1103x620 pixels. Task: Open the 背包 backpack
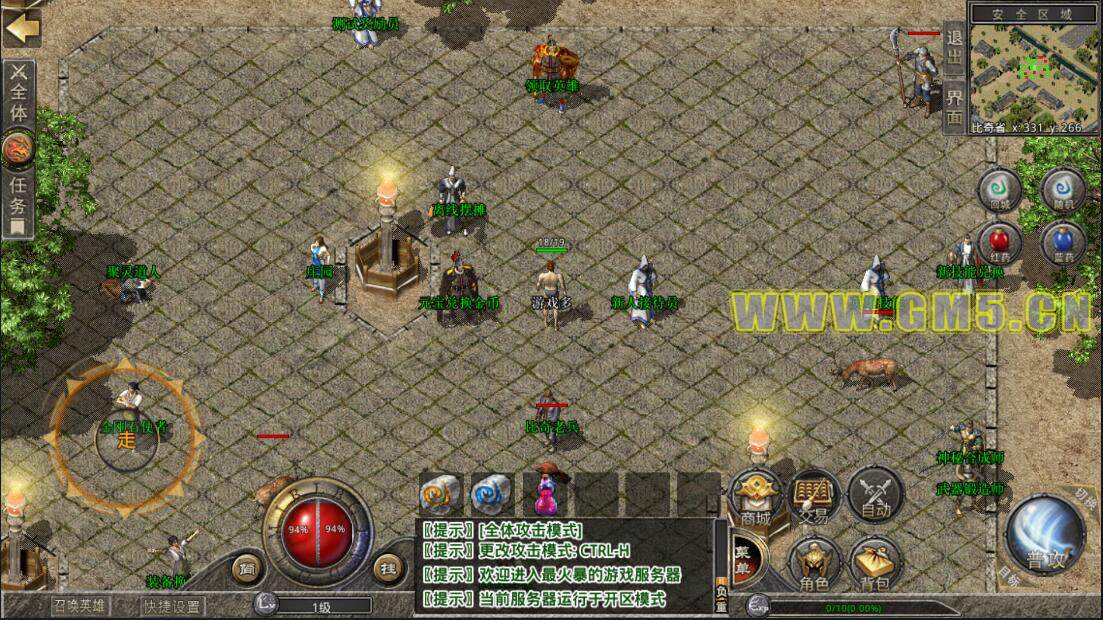click(875, 564)
